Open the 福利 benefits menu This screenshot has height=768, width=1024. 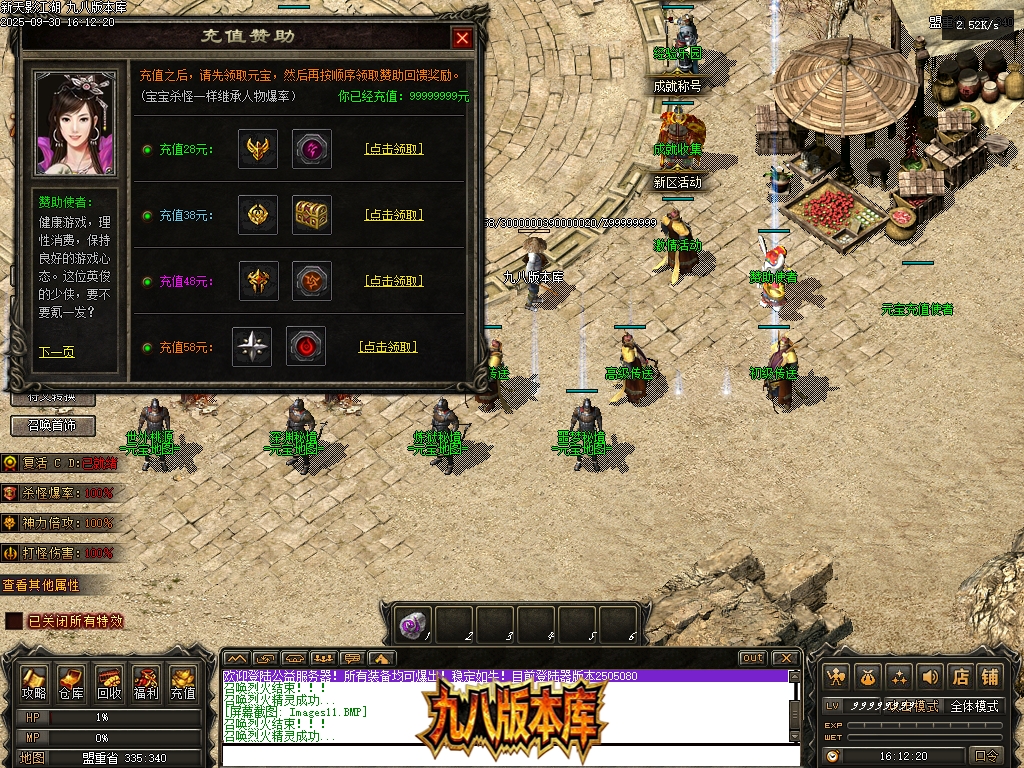(x=146, y=683)
